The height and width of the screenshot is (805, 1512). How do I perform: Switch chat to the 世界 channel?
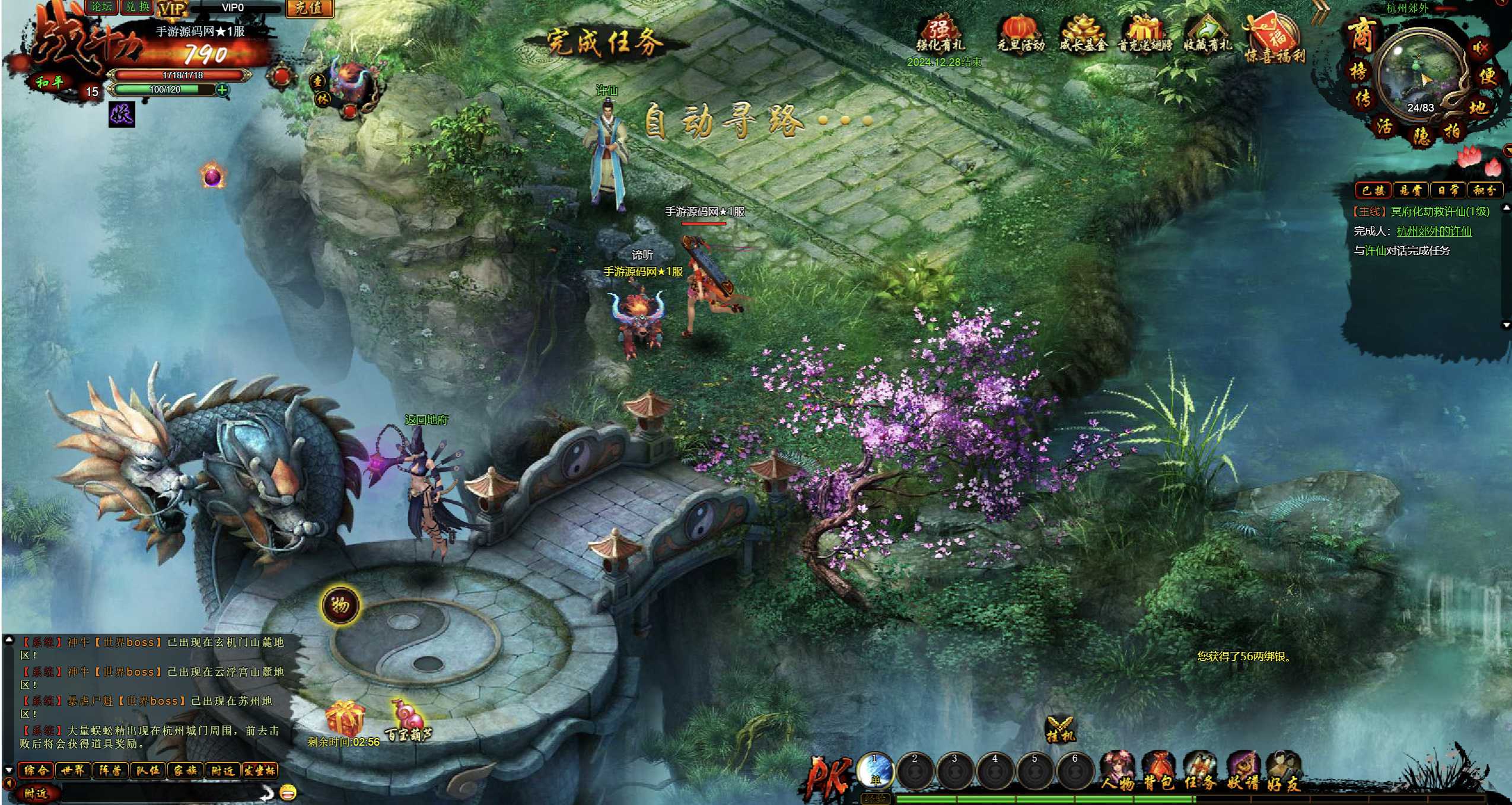[73, 770]
